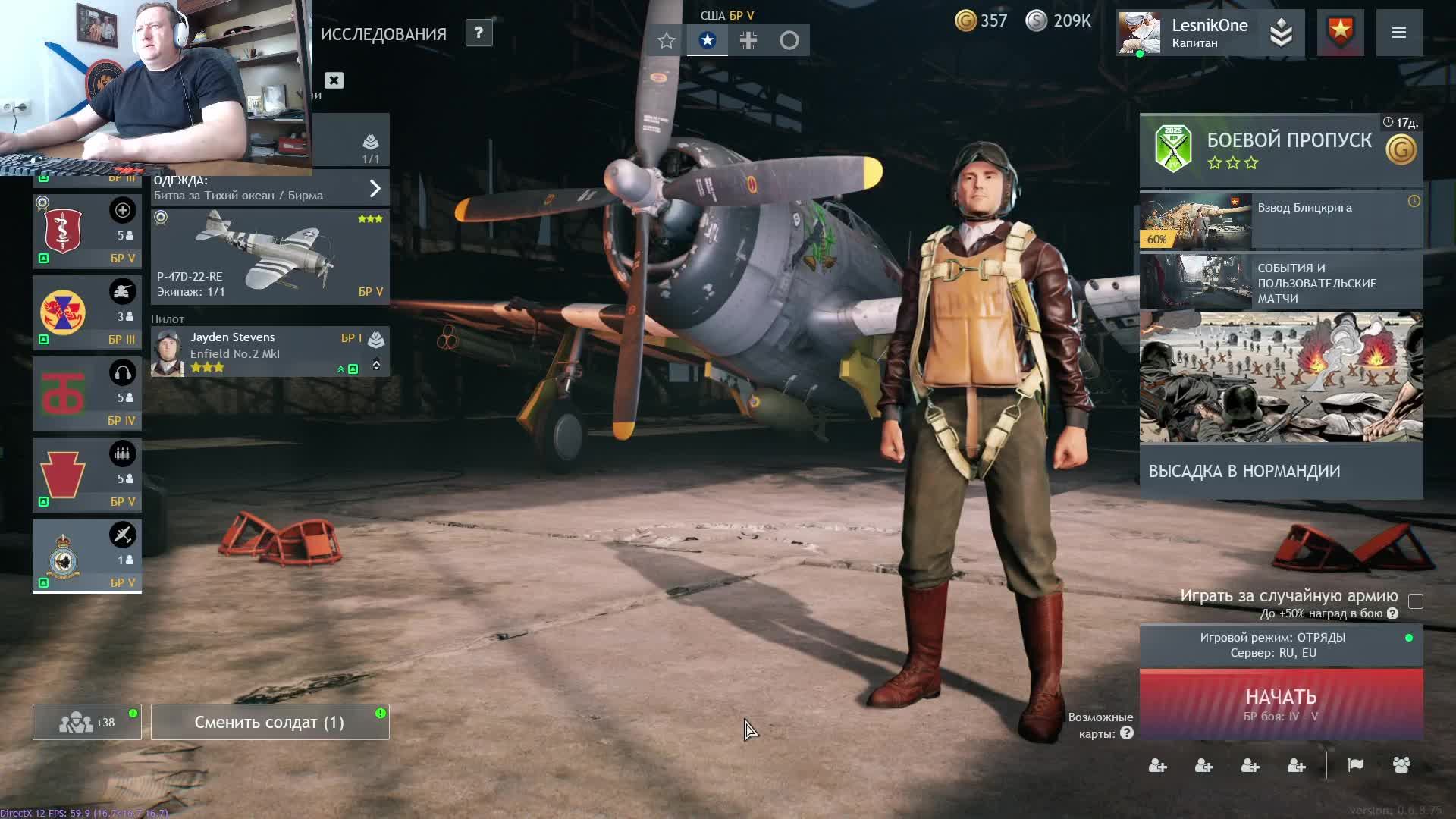Open the Боевой пропуск battle pass
The image size is (1456, 819).
coord(1281,149)
